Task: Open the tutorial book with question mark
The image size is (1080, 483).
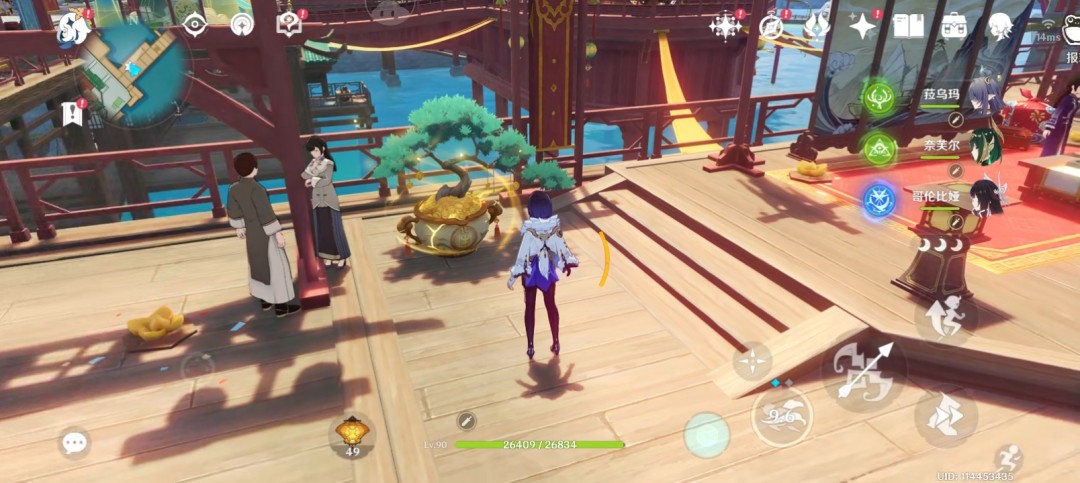Action: point(289,25)
